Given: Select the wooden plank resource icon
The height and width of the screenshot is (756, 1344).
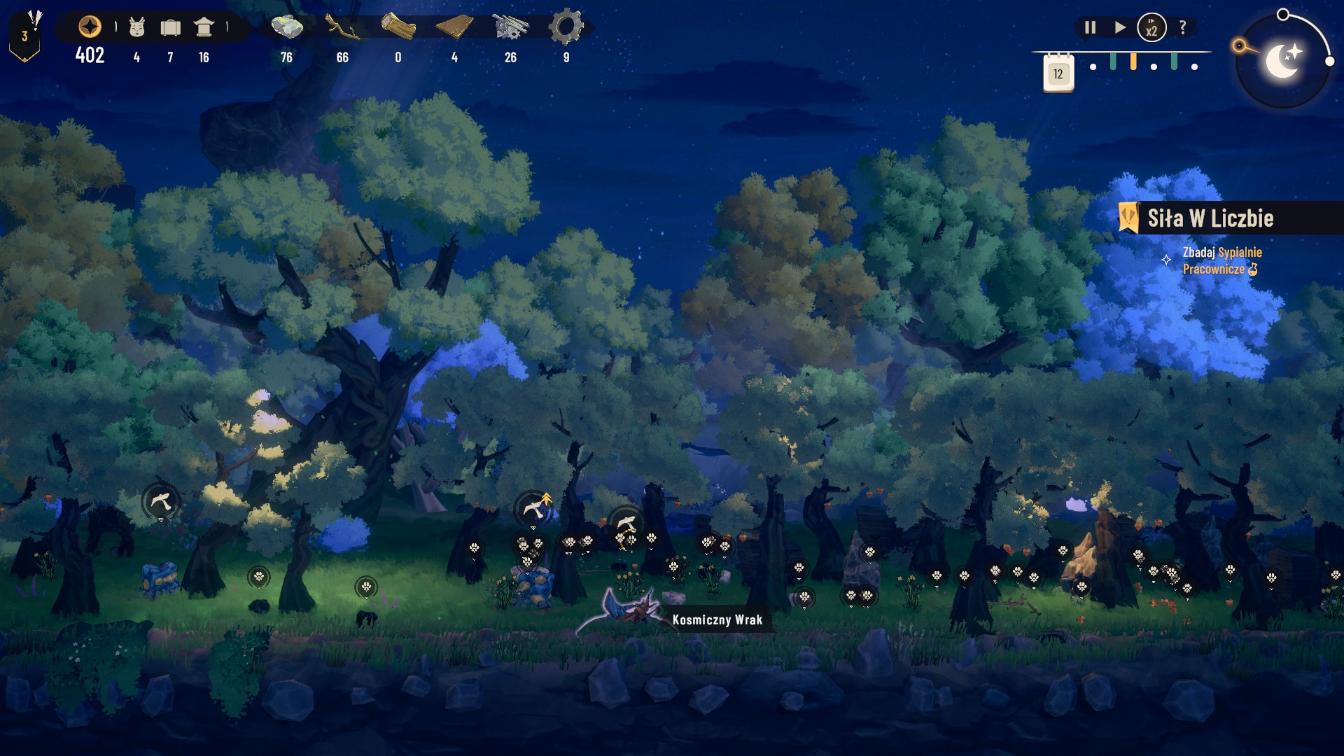Looking at the screenshot, I should click(454, 27).
